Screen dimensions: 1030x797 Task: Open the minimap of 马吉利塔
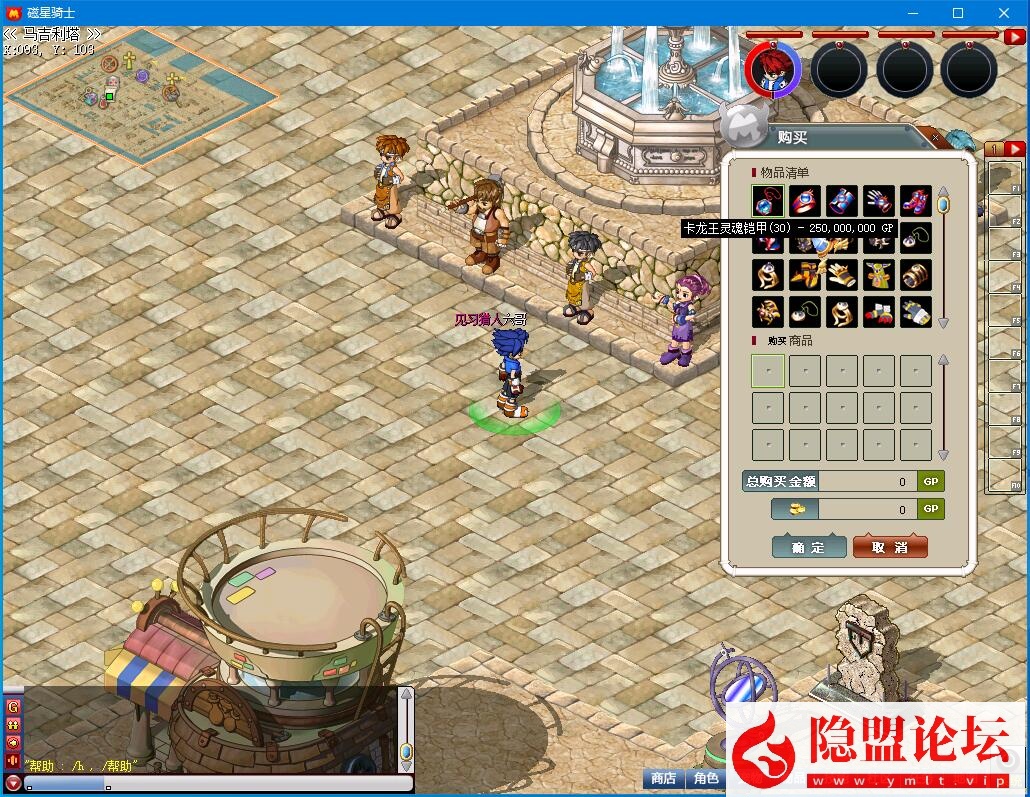pyautogui.click(x=140, y=95)
